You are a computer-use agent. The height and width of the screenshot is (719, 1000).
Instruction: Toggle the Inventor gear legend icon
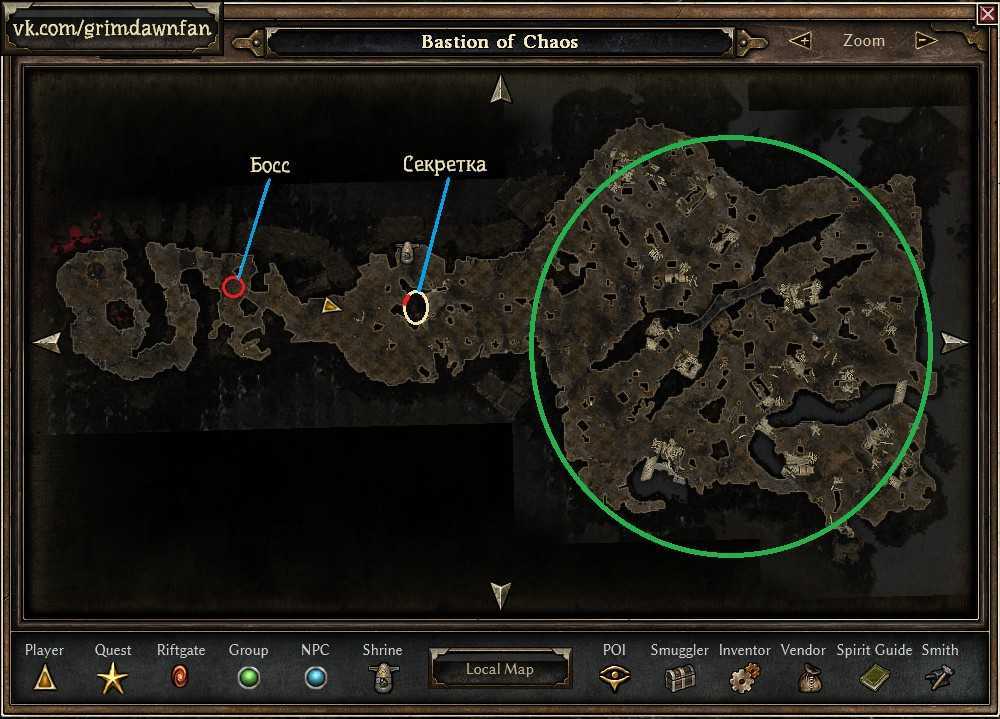point(743,679)
